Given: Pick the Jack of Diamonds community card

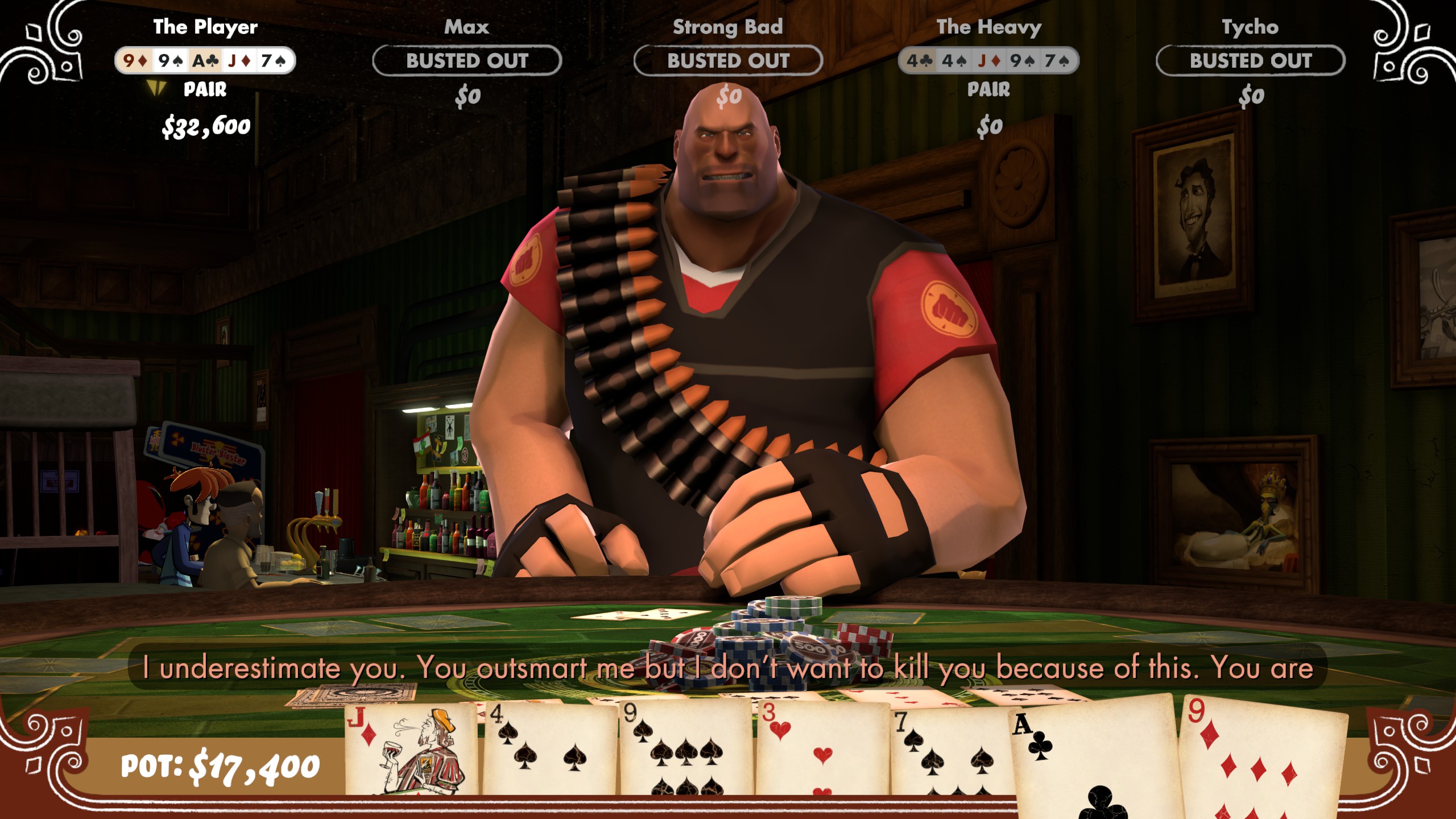Looking at the screenshot, I should tap(411, 751).
